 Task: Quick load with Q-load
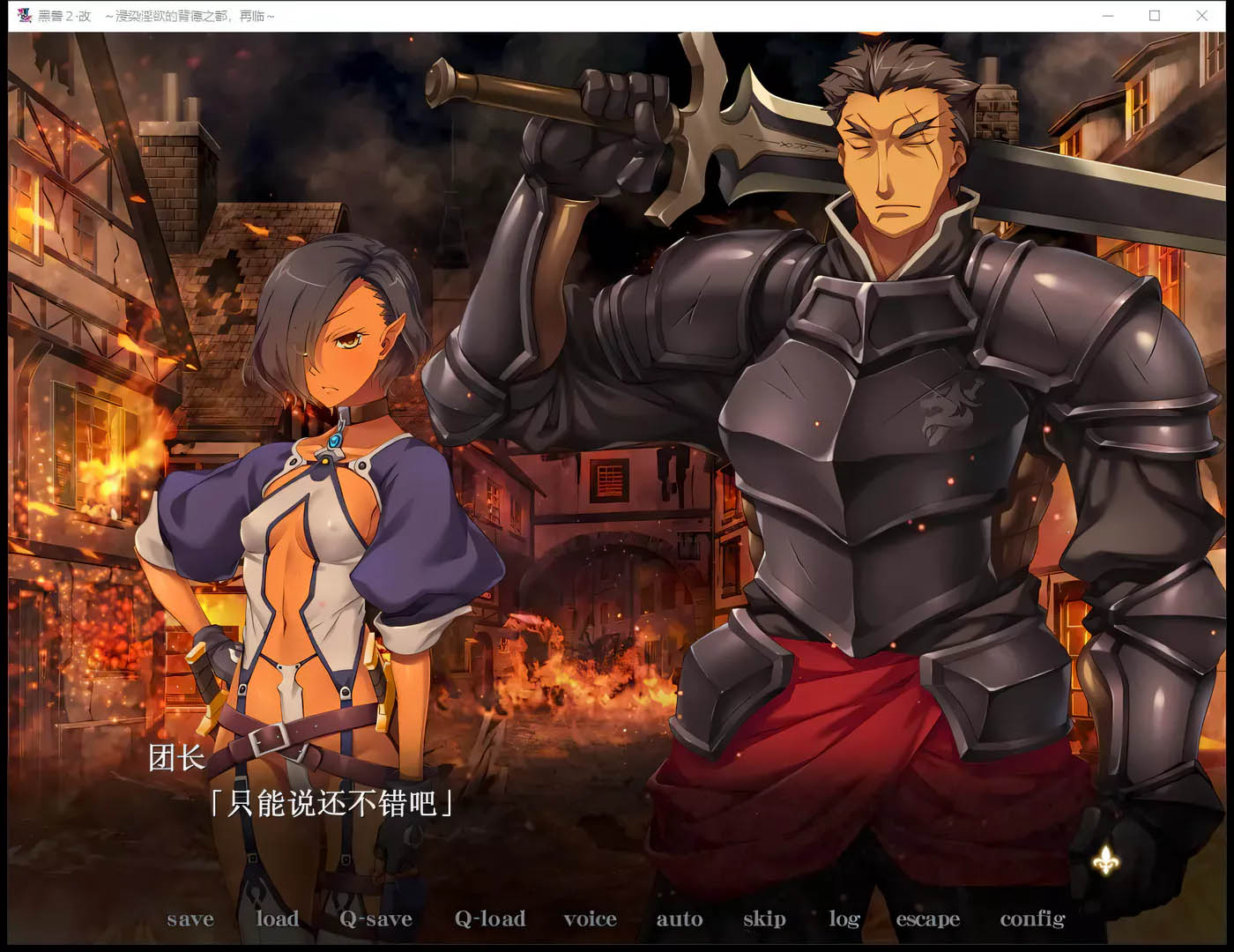click(x=489, y=919)
